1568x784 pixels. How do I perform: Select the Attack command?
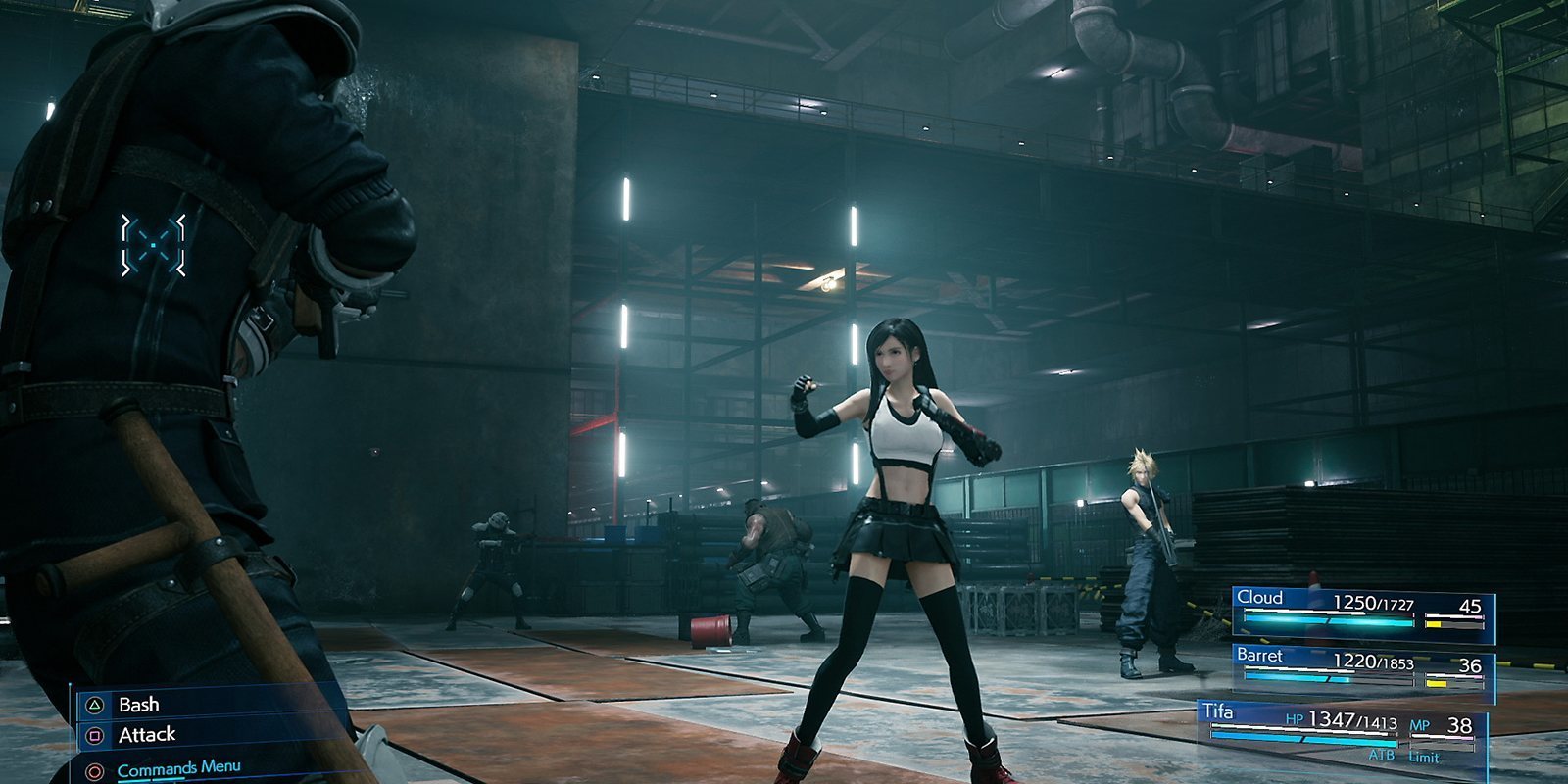point(148,735)
